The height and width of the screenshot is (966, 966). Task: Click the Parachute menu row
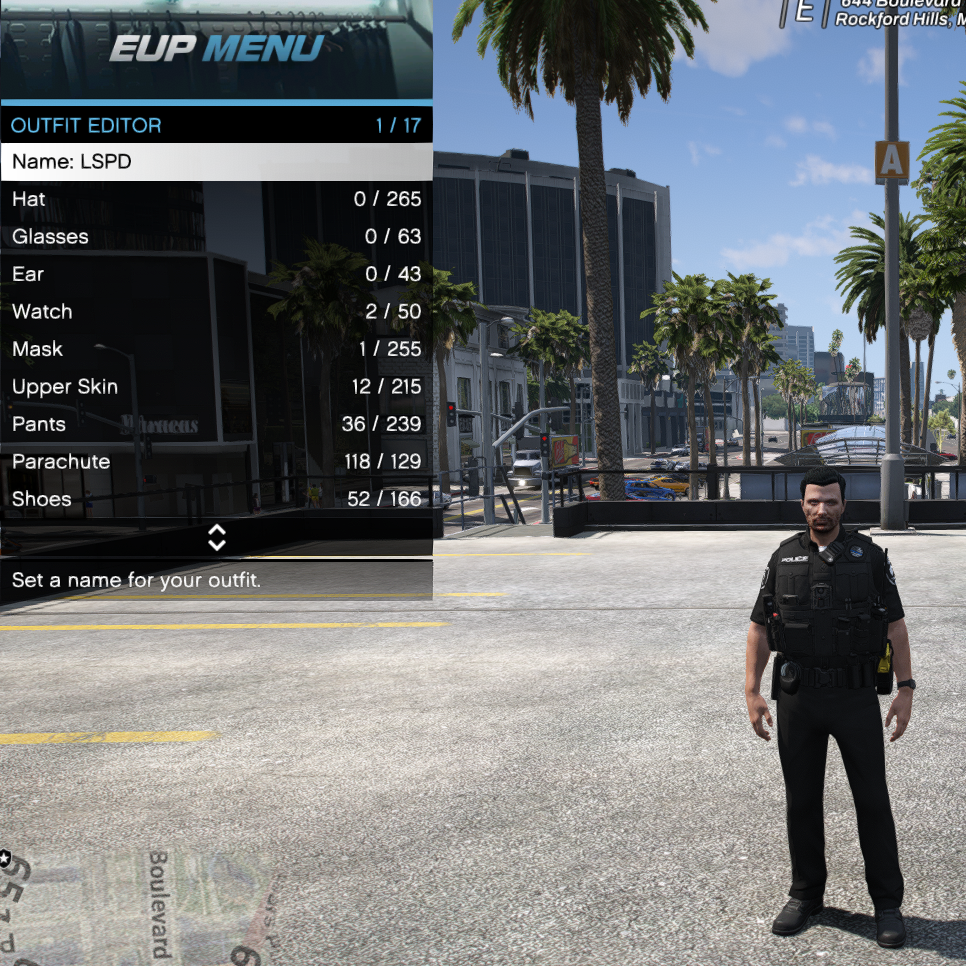(x=216, y=462)
